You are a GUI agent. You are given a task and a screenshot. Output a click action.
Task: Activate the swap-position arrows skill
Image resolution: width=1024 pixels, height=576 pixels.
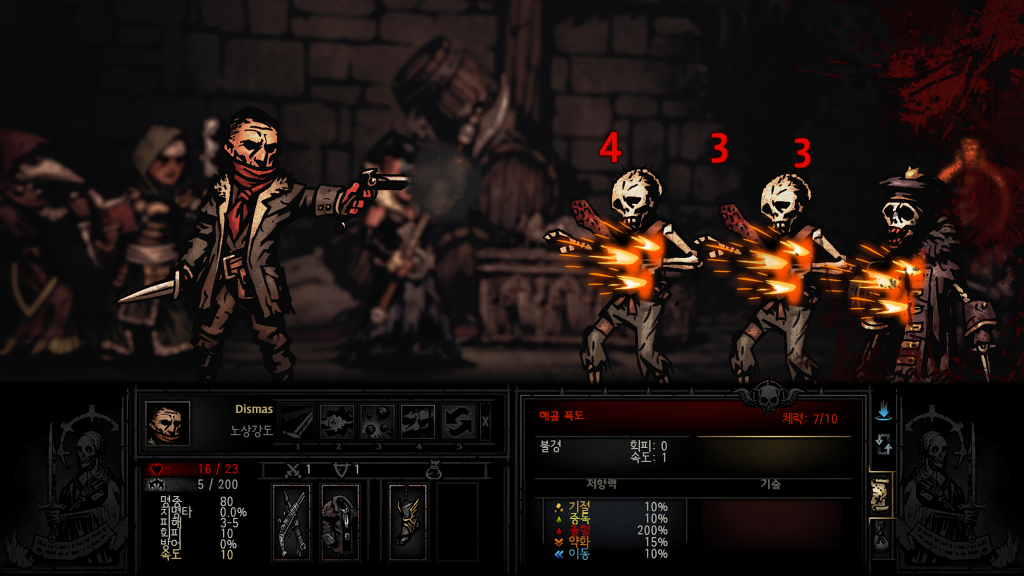[x=459, y=422]
